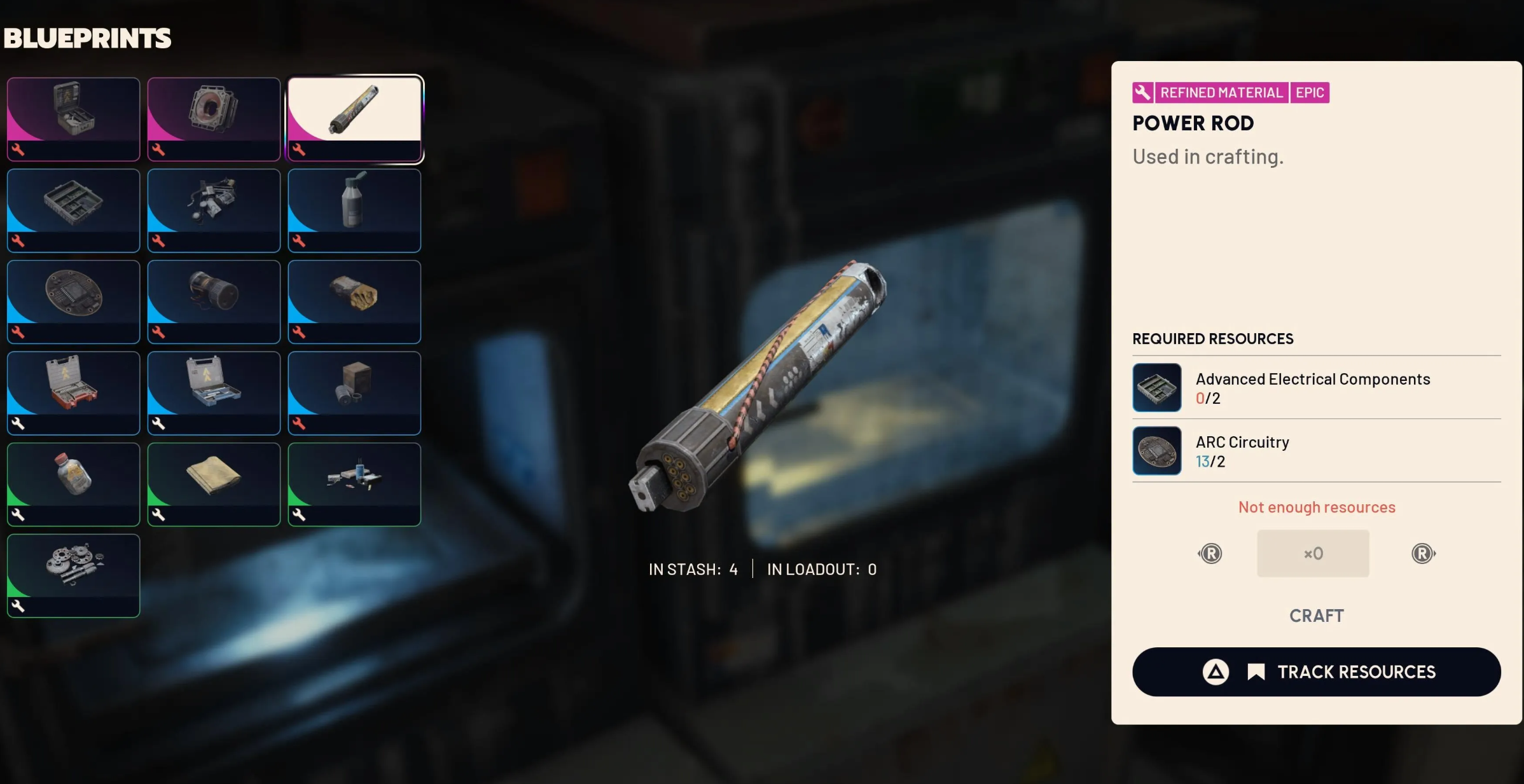This screenshot has height=784, width=1524.
Task: Select the epic open equipment case blueprint
Action: [x=73, y=119]
